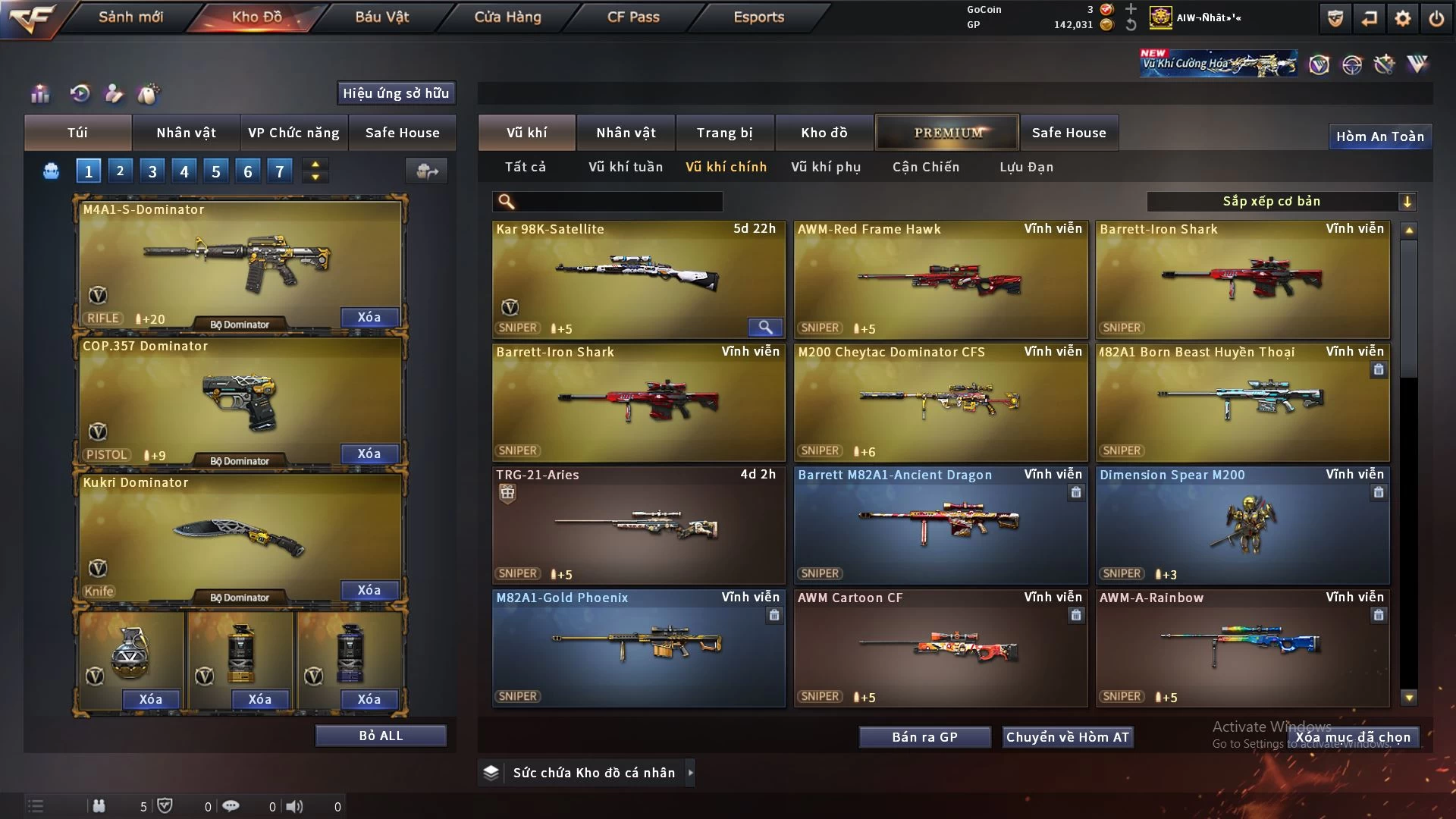Select the Dimension Spear M200 item
This screenshot has height=819, width=1456.
1242,525
